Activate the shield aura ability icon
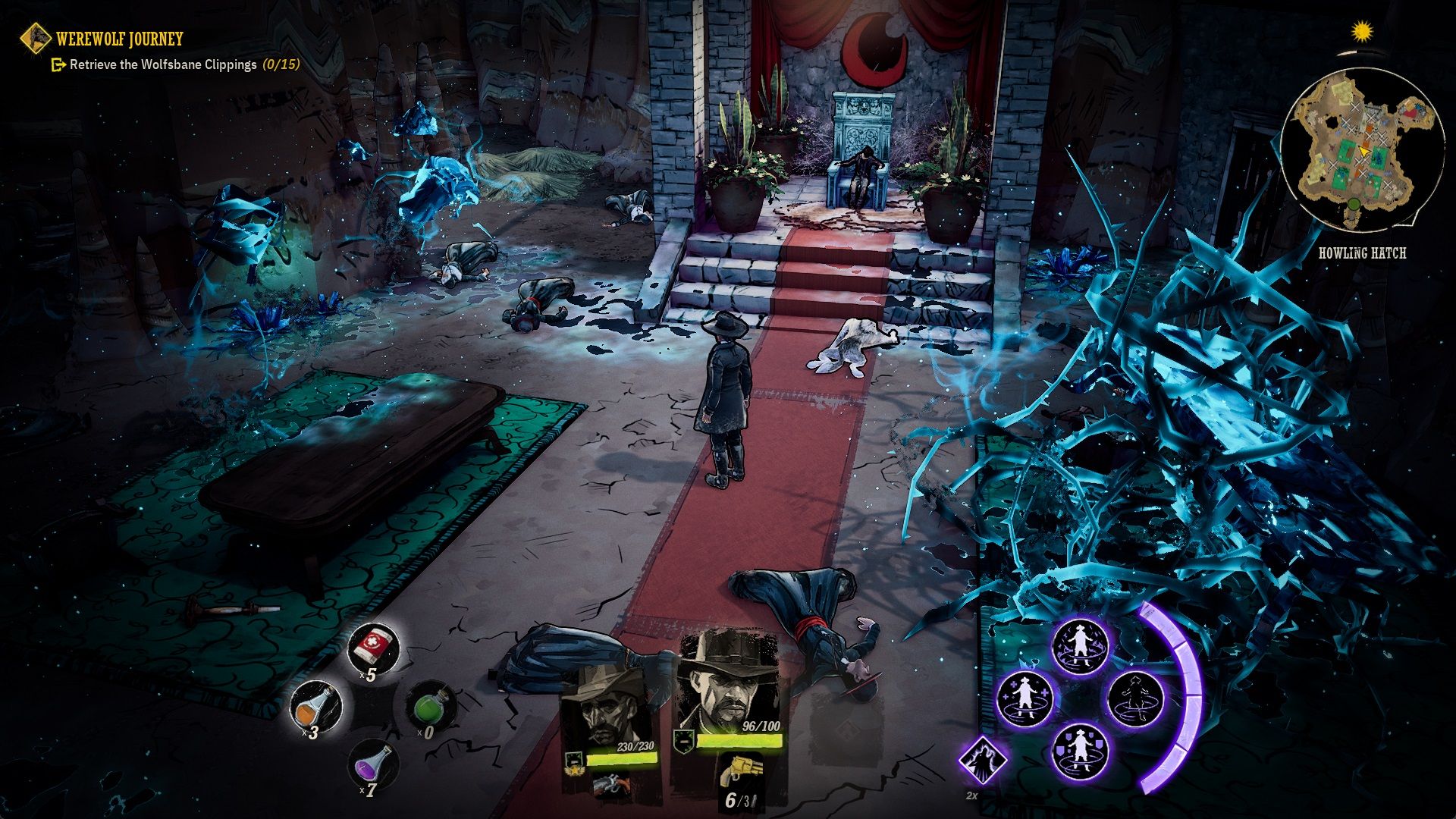Screen dimensions: 1456x819 pyautogui.click(x=1080, y=752)
